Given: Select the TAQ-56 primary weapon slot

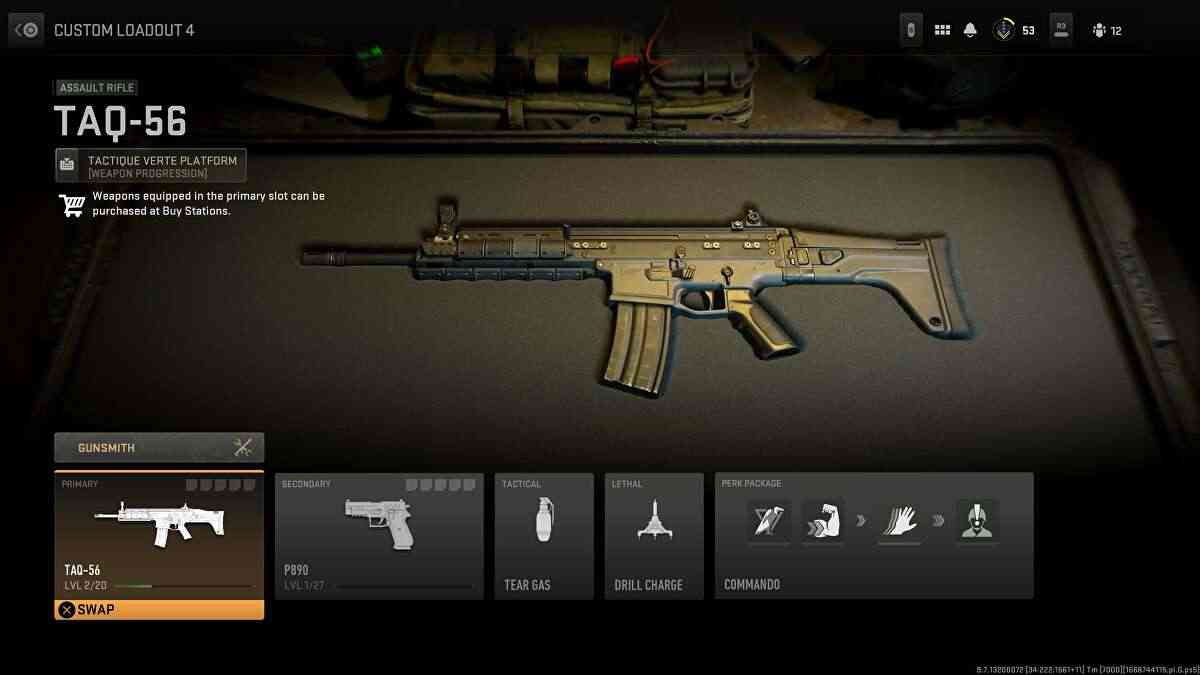Looking at the screenshot, I should [x=159, y=533].
